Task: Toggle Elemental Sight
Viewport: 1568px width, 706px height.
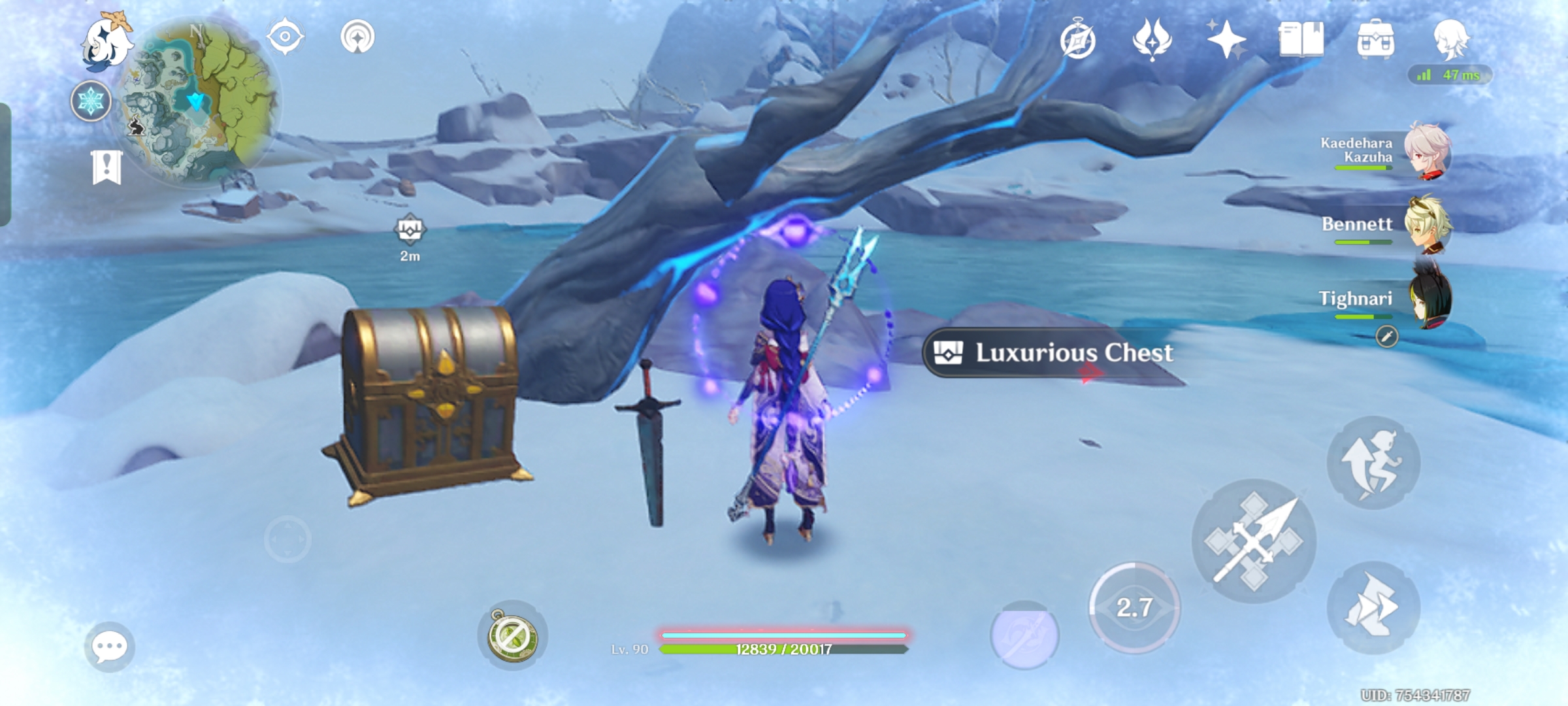Action: tap(285, 38)
